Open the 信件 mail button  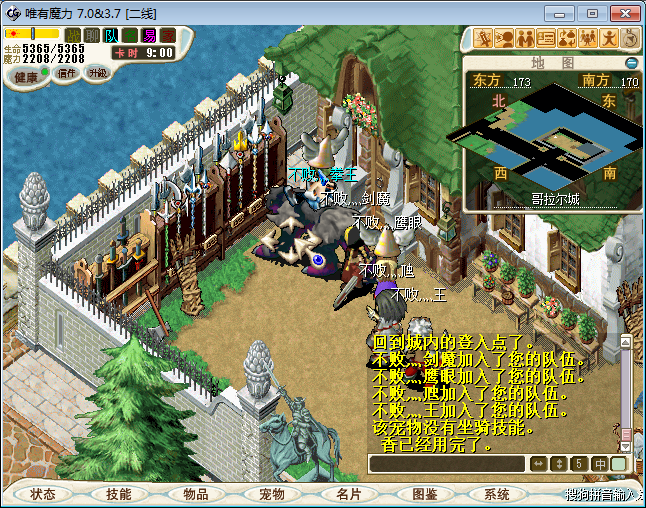(x=67, y=73)
